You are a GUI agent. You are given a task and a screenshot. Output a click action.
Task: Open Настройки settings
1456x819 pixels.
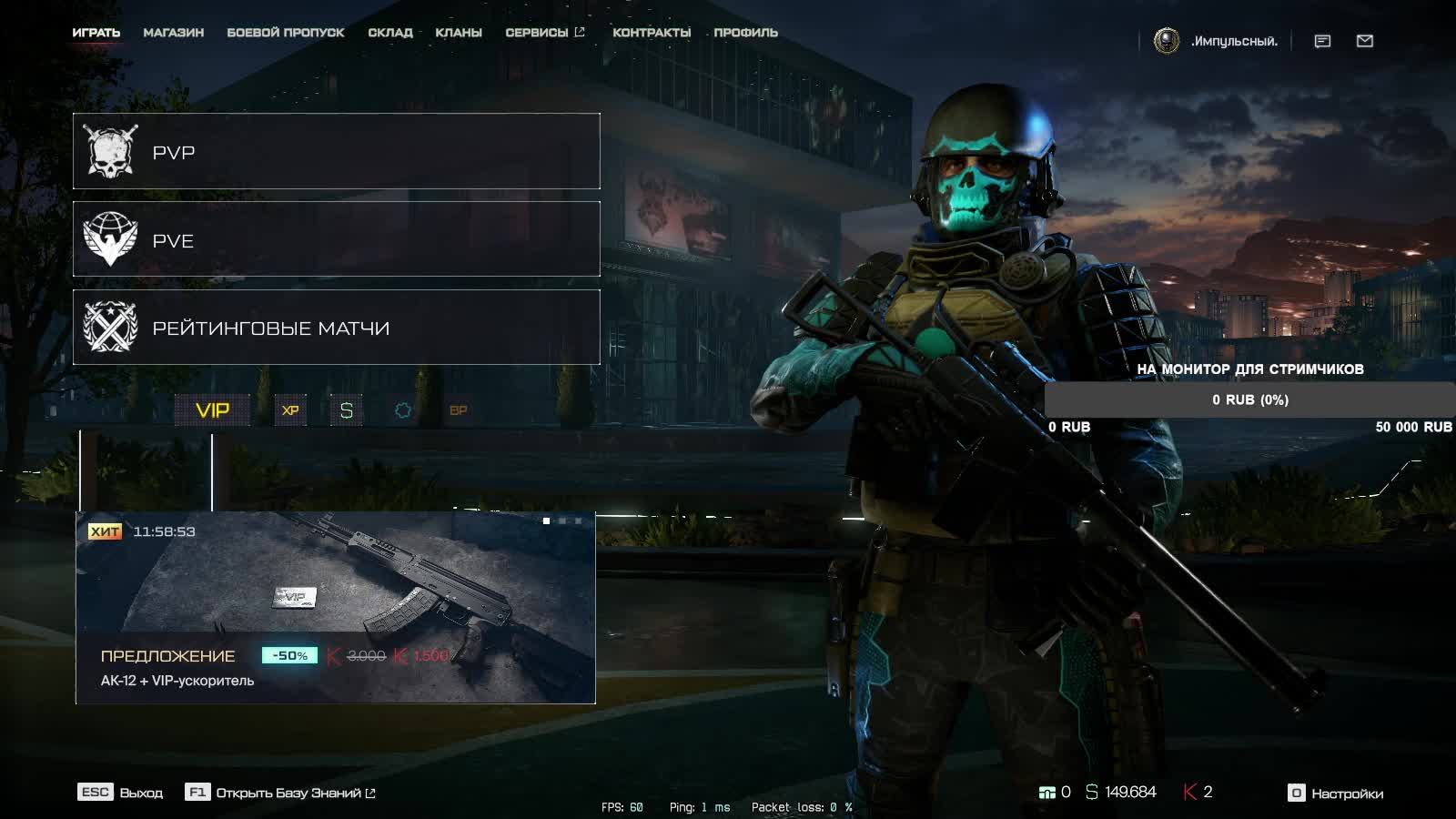1336,794
